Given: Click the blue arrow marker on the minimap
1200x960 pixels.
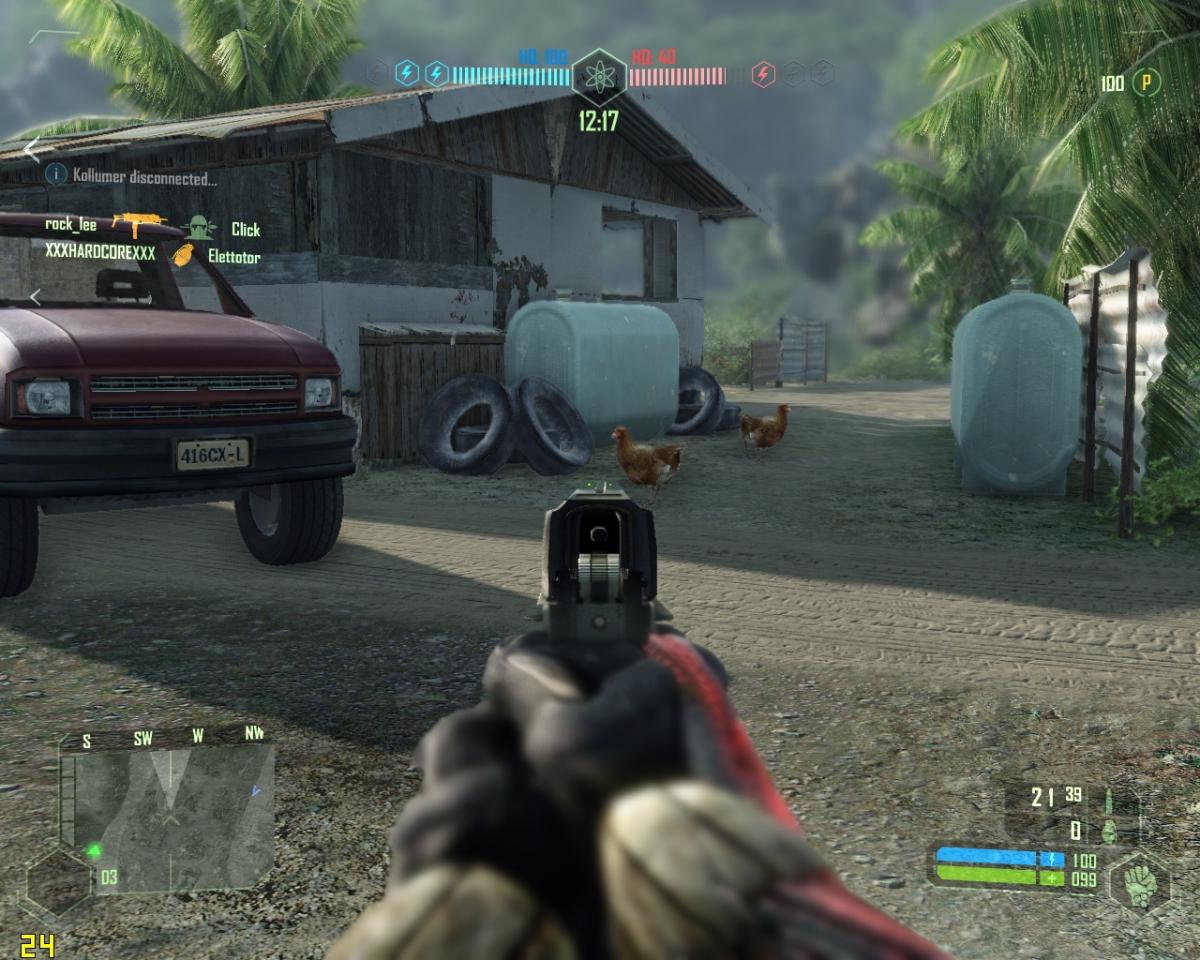Looking at the screenshot, I should click(x=256, y=790).
